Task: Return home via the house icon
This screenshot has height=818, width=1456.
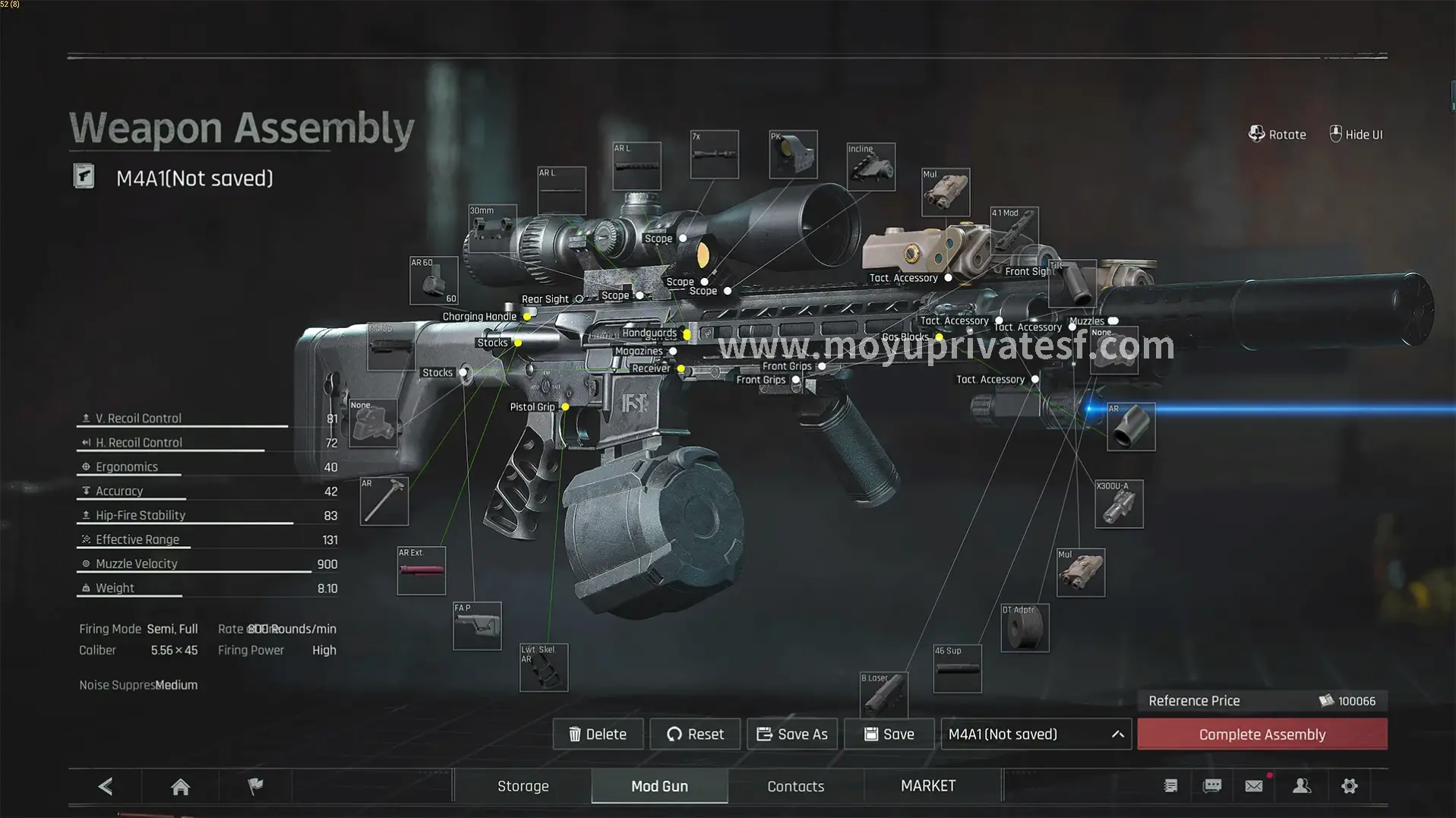Action: 180,786
